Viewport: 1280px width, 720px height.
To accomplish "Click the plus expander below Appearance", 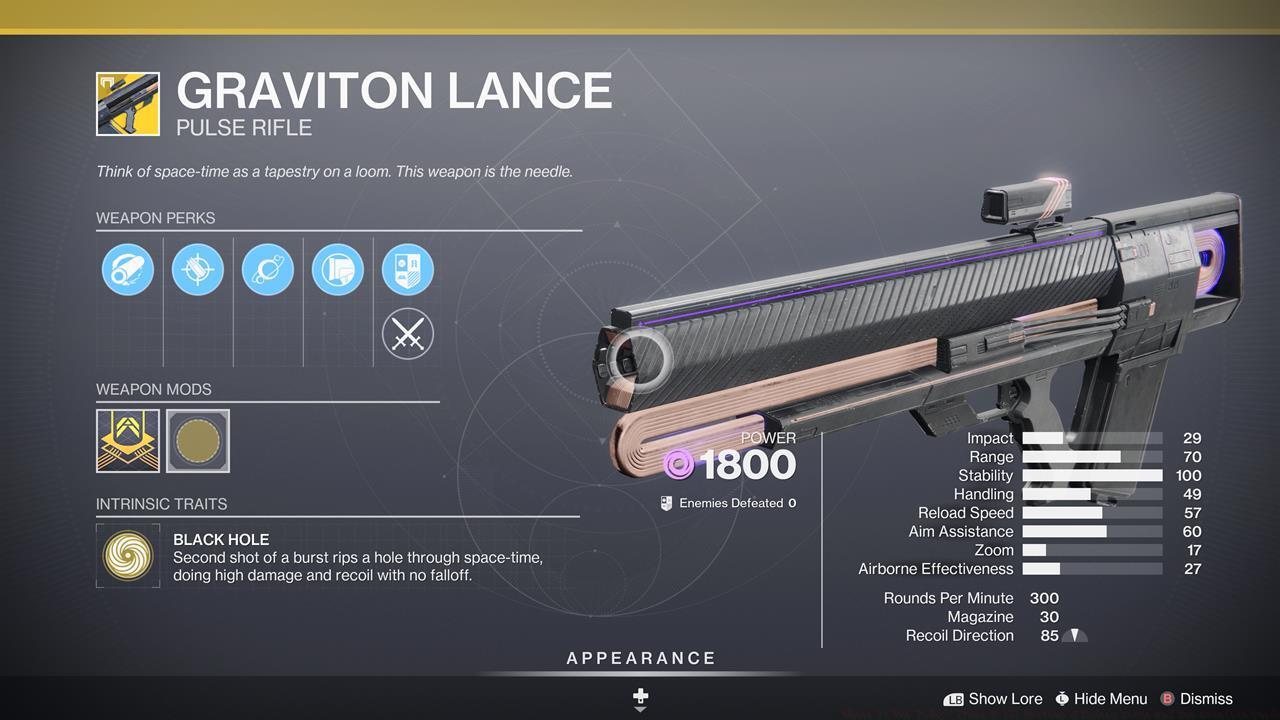I will point(640,695).
